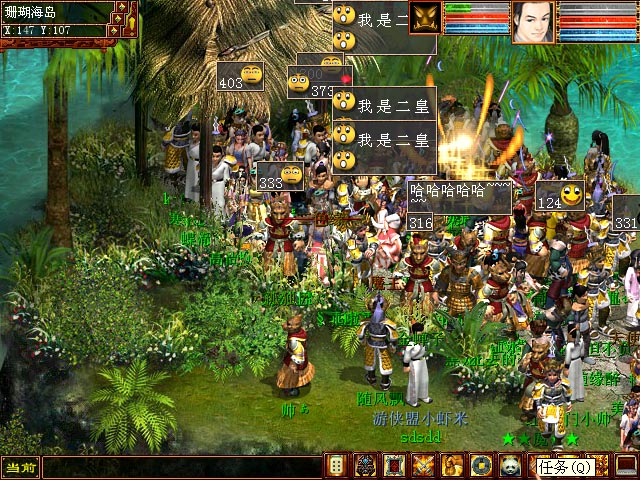Open the dice icon in bottom toolbar
This screenshot has height=480, width=640.
click(x=337, y=466)
